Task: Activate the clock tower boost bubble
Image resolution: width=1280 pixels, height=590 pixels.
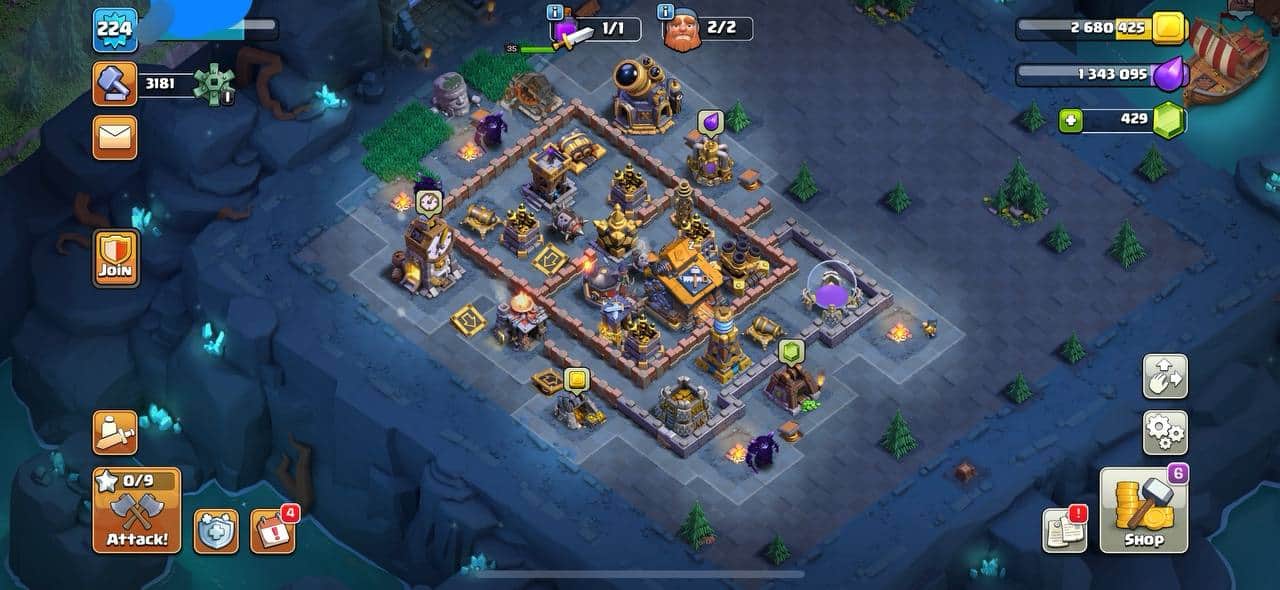Action: (427, 201)
